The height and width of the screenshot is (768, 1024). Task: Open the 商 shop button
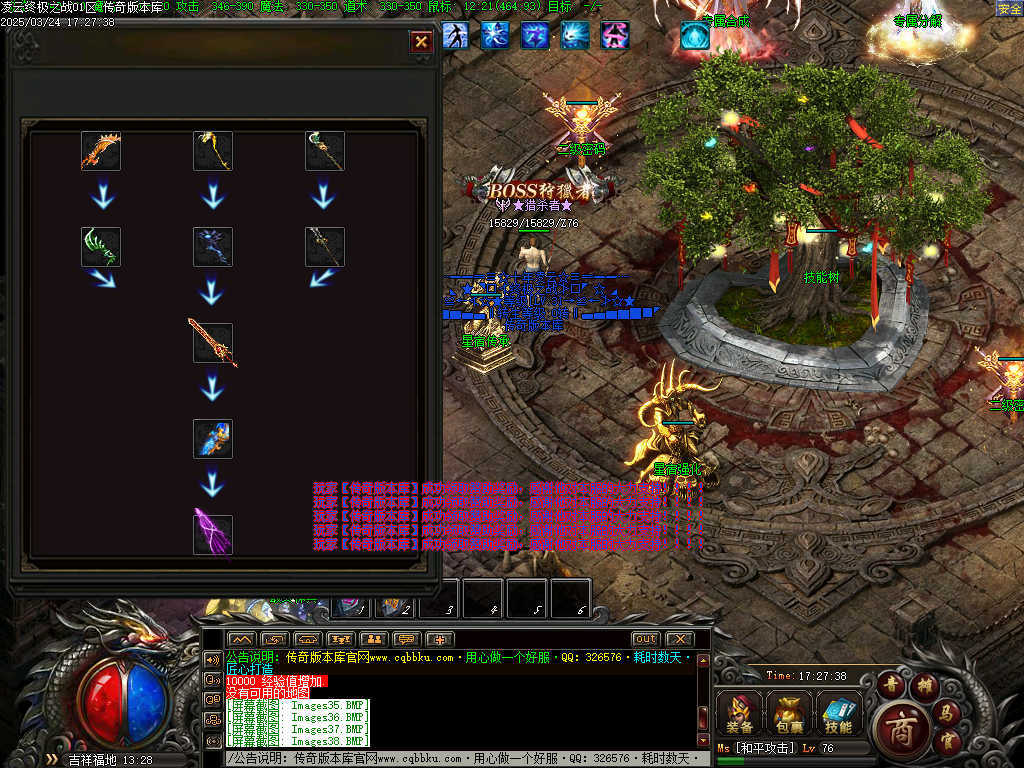[901, 728]
